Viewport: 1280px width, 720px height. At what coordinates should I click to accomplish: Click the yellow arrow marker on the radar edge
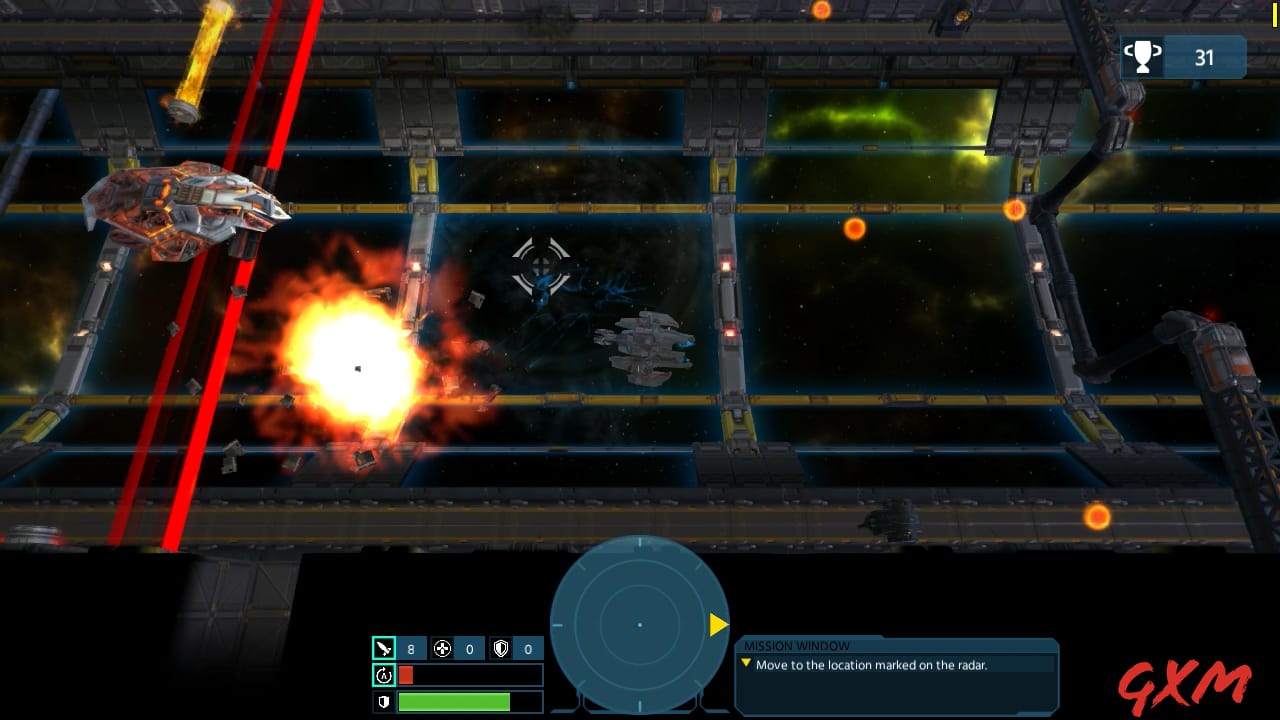[717, 625]
